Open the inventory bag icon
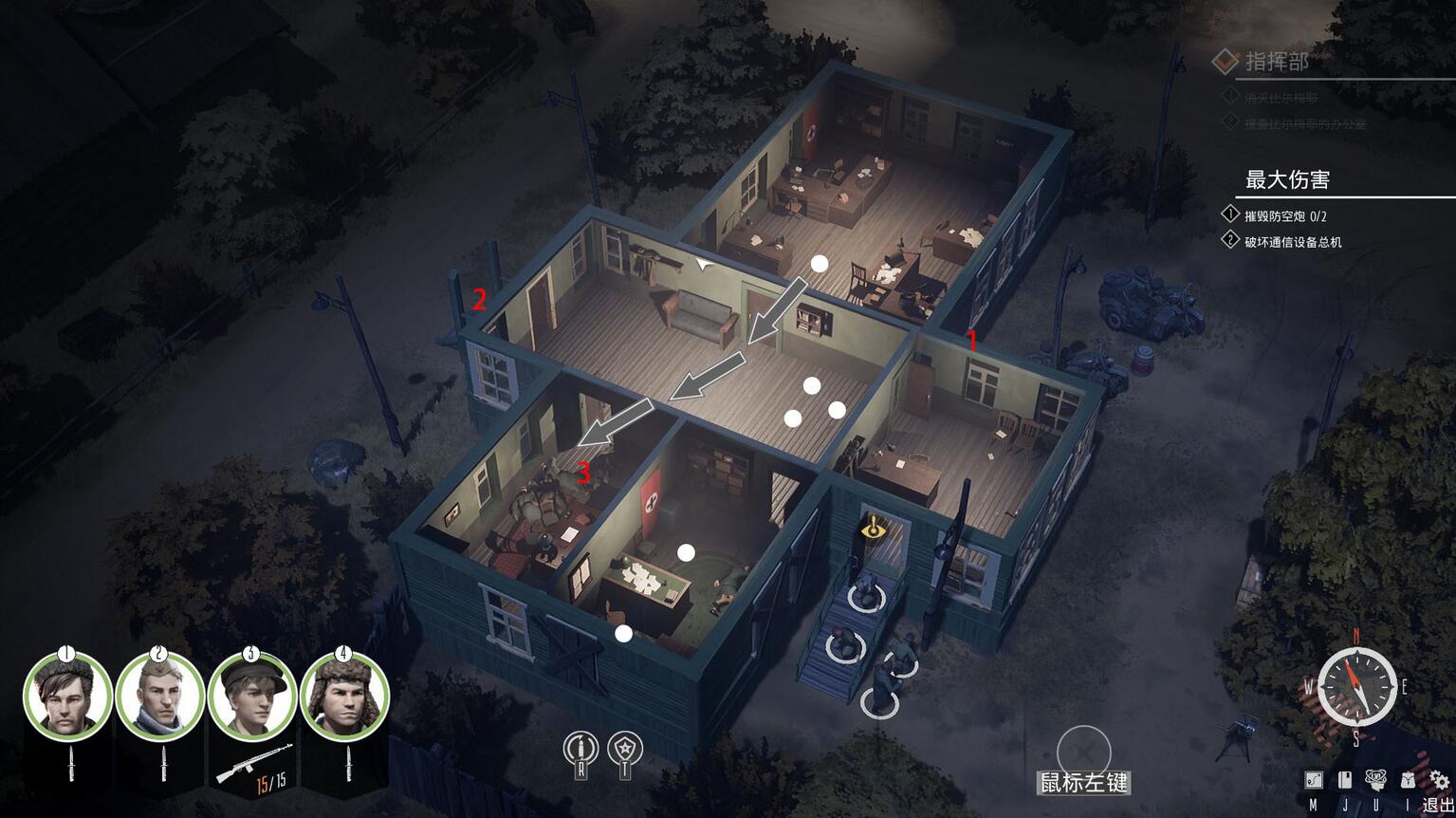The width and height of the screenshot is (1456, 818). tap(1408, 780)
